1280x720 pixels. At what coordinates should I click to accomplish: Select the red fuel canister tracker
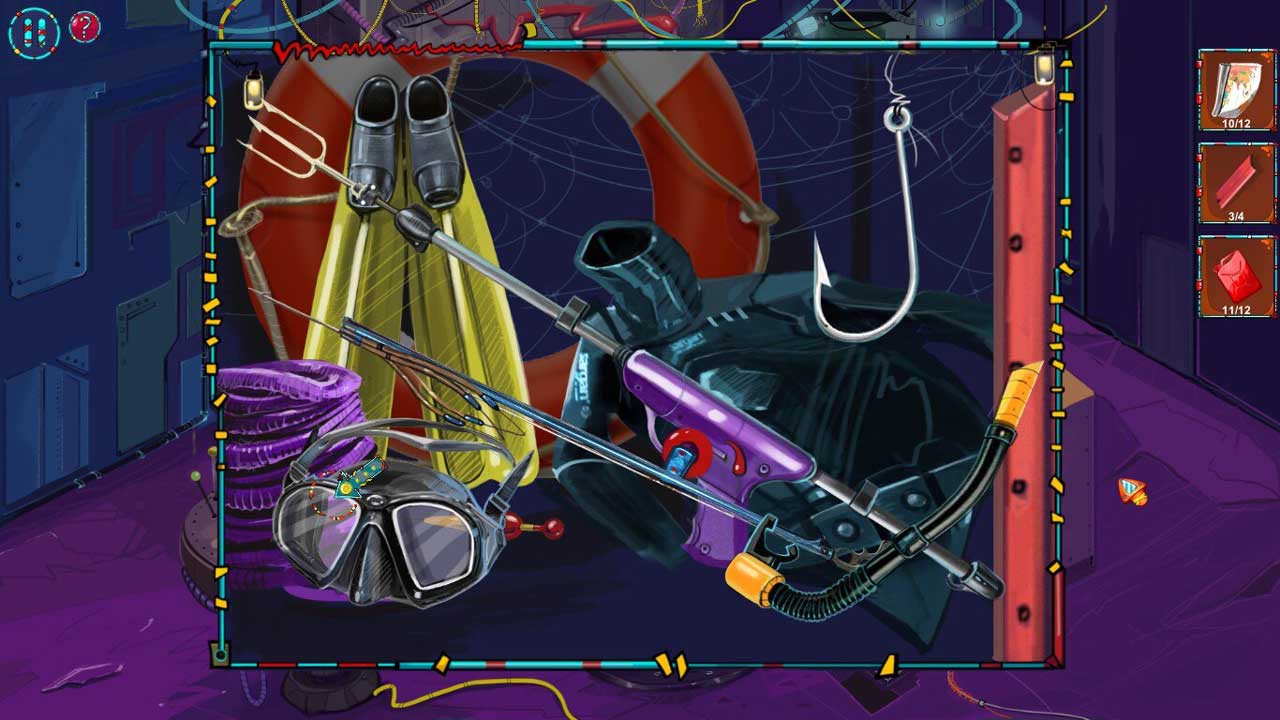click(1237, 276)
